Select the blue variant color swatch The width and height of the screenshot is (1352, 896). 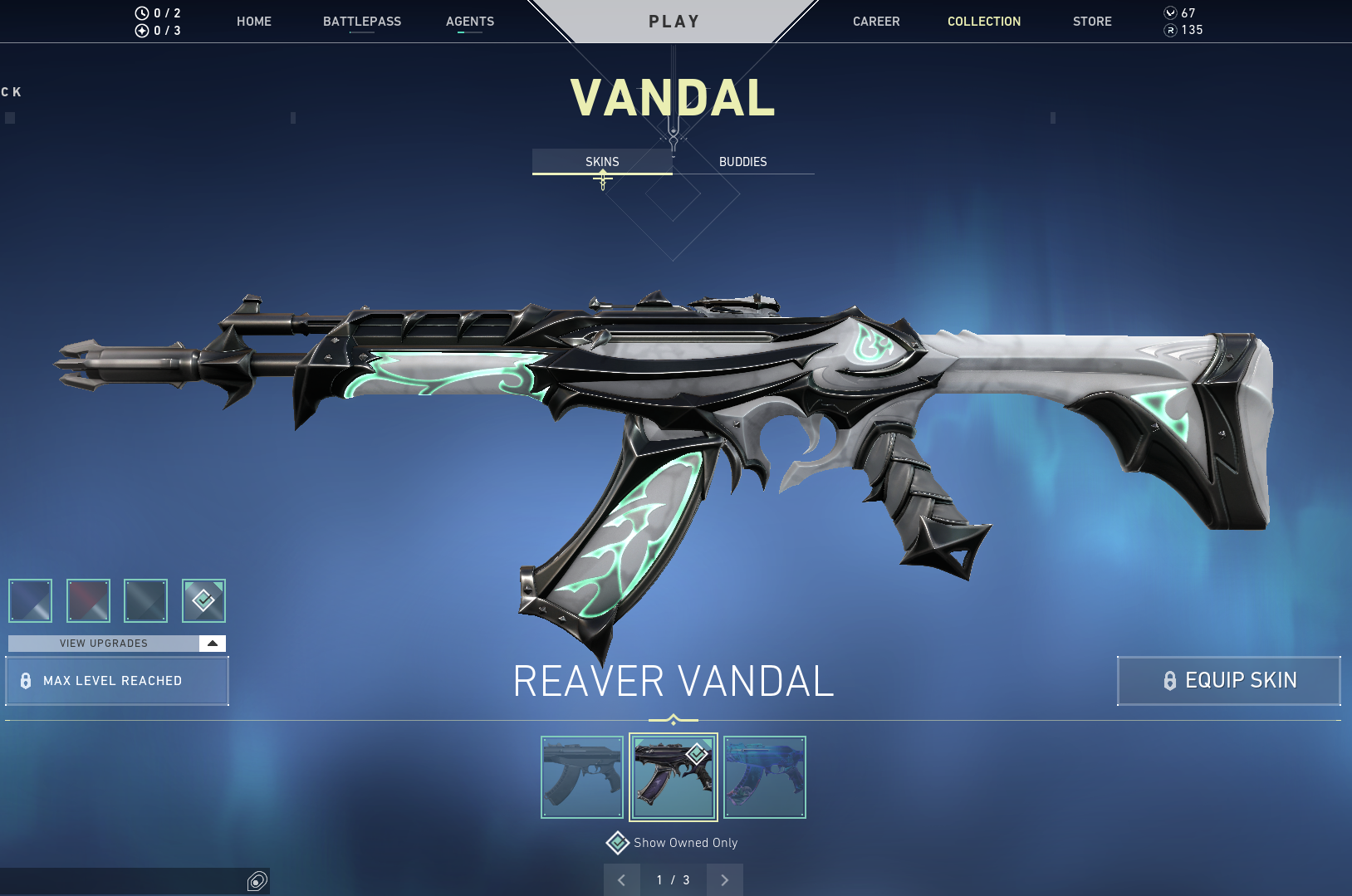pos(30,600)
